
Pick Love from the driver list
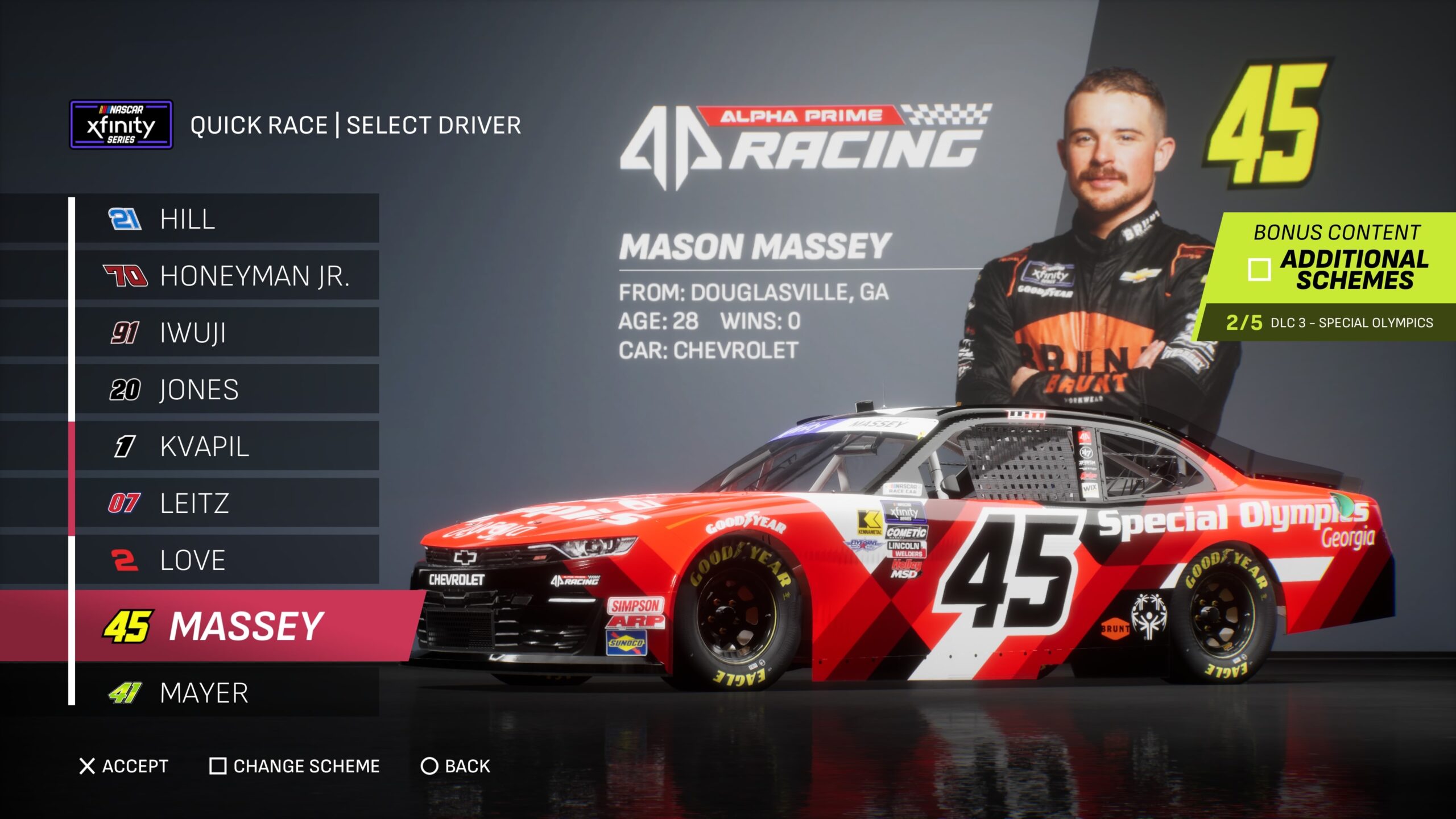point(226,560)
